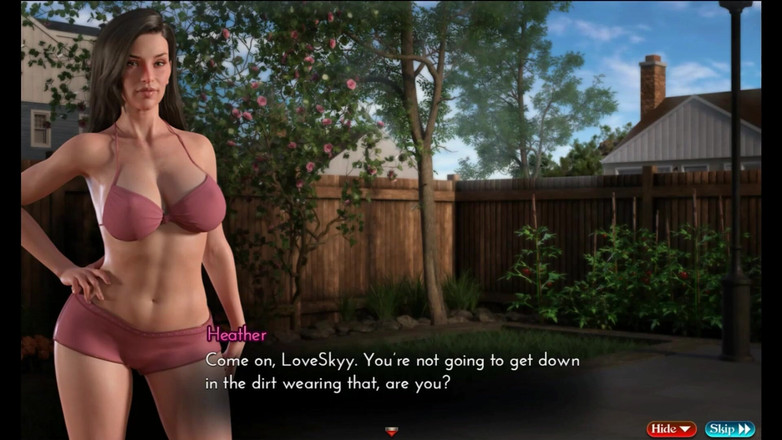Skip ahead using the Skip button
The image size is (782, 440).
730,429
